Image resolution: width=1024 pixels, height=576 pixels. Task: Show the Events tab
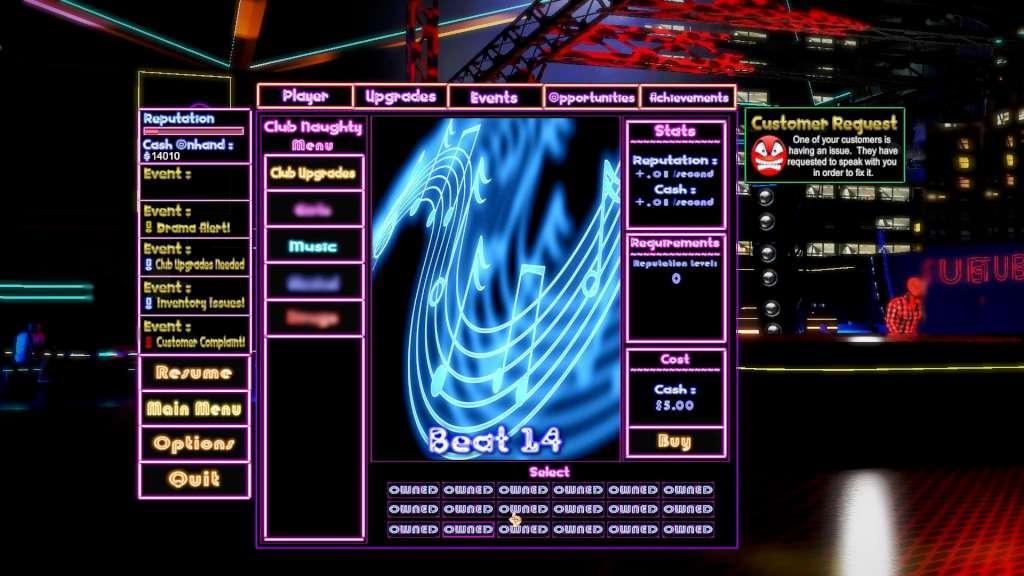pyautogui.click(x=494, y=97)
